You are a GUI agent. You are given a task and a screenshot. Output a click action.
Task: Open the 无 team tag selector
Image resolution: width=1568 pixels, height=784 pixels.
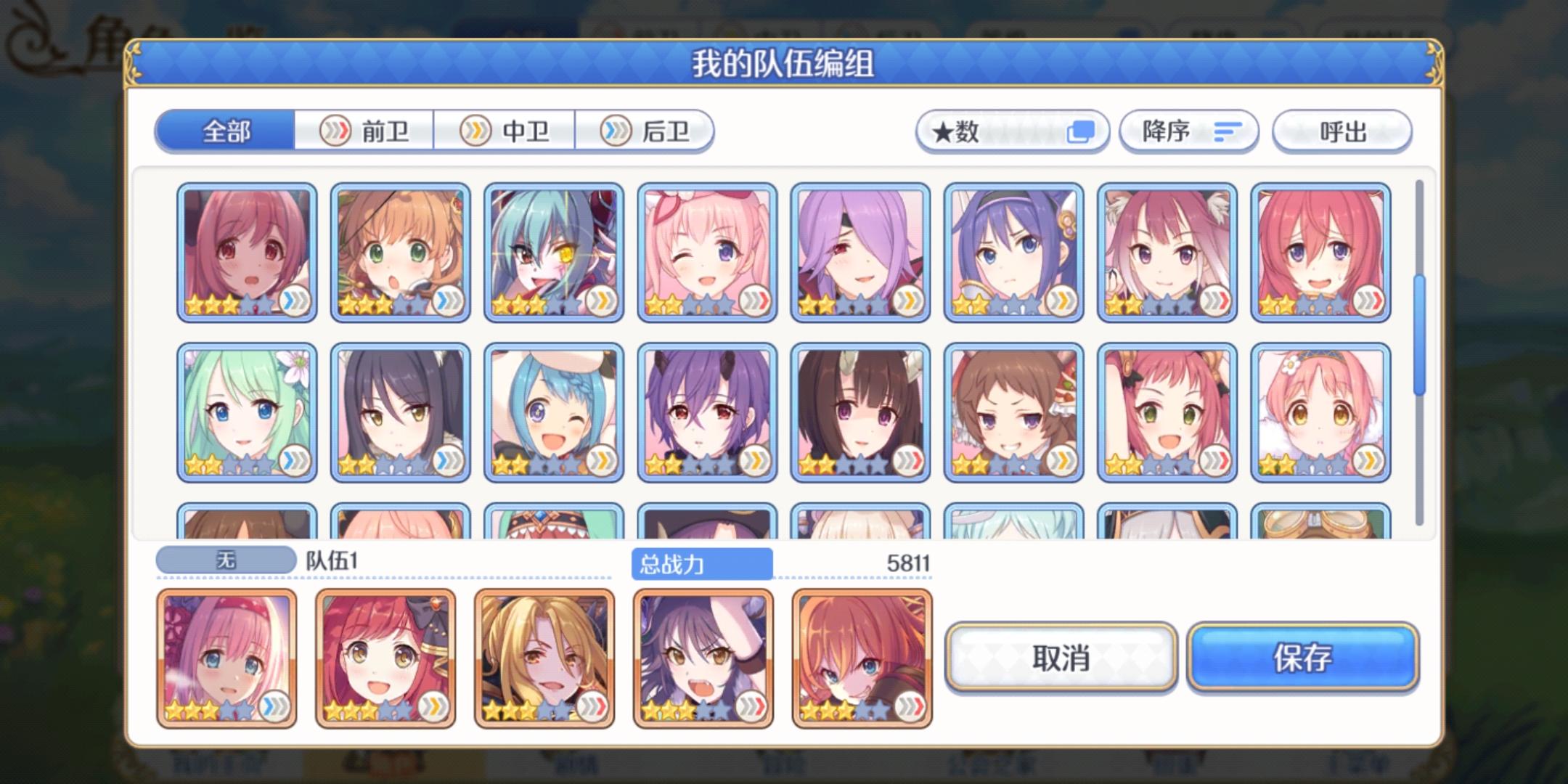coord(225,560)
